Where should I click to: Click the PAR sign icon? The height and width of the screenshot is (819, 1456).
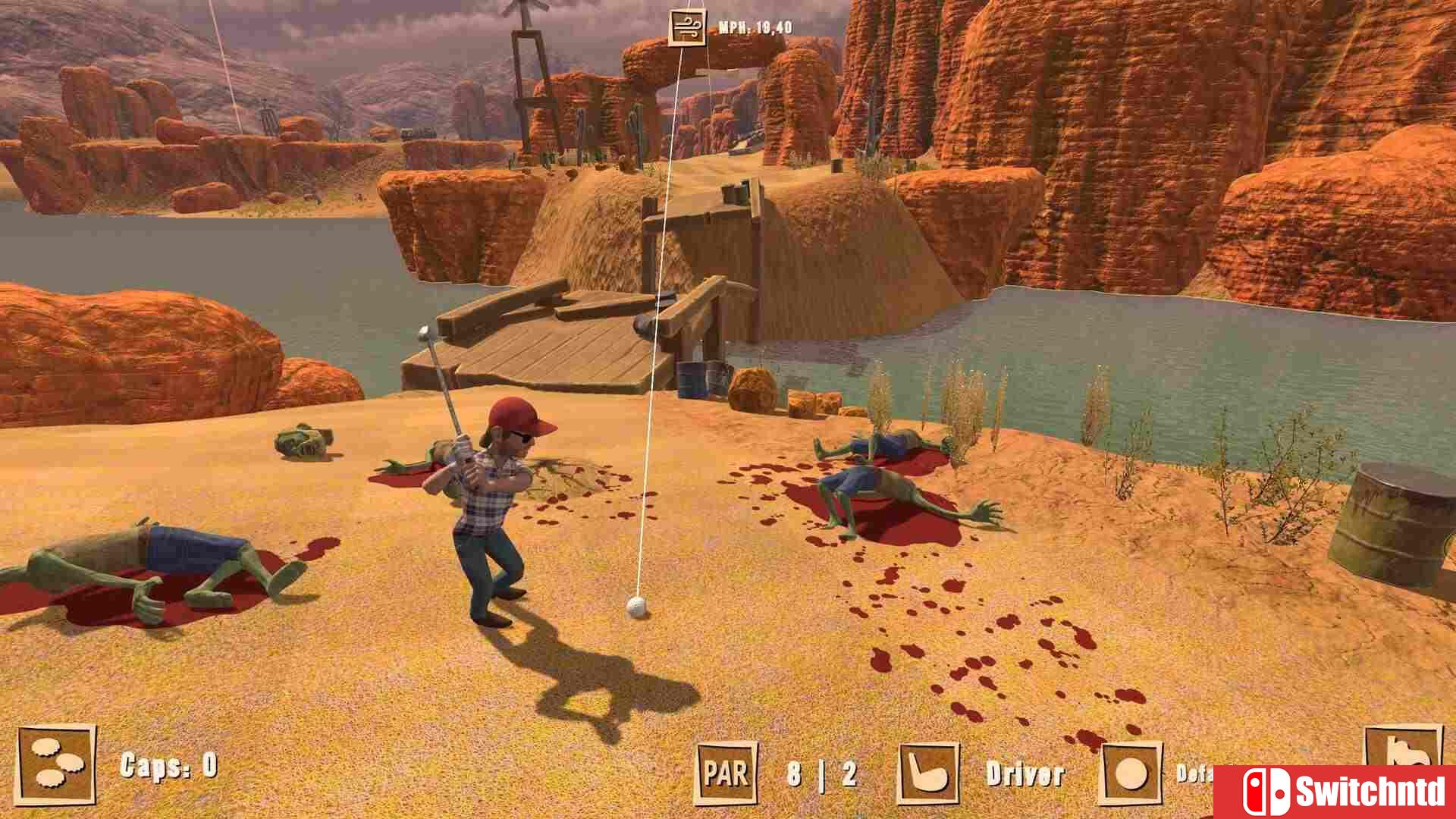pyautogui.click(x=726, y=771)
